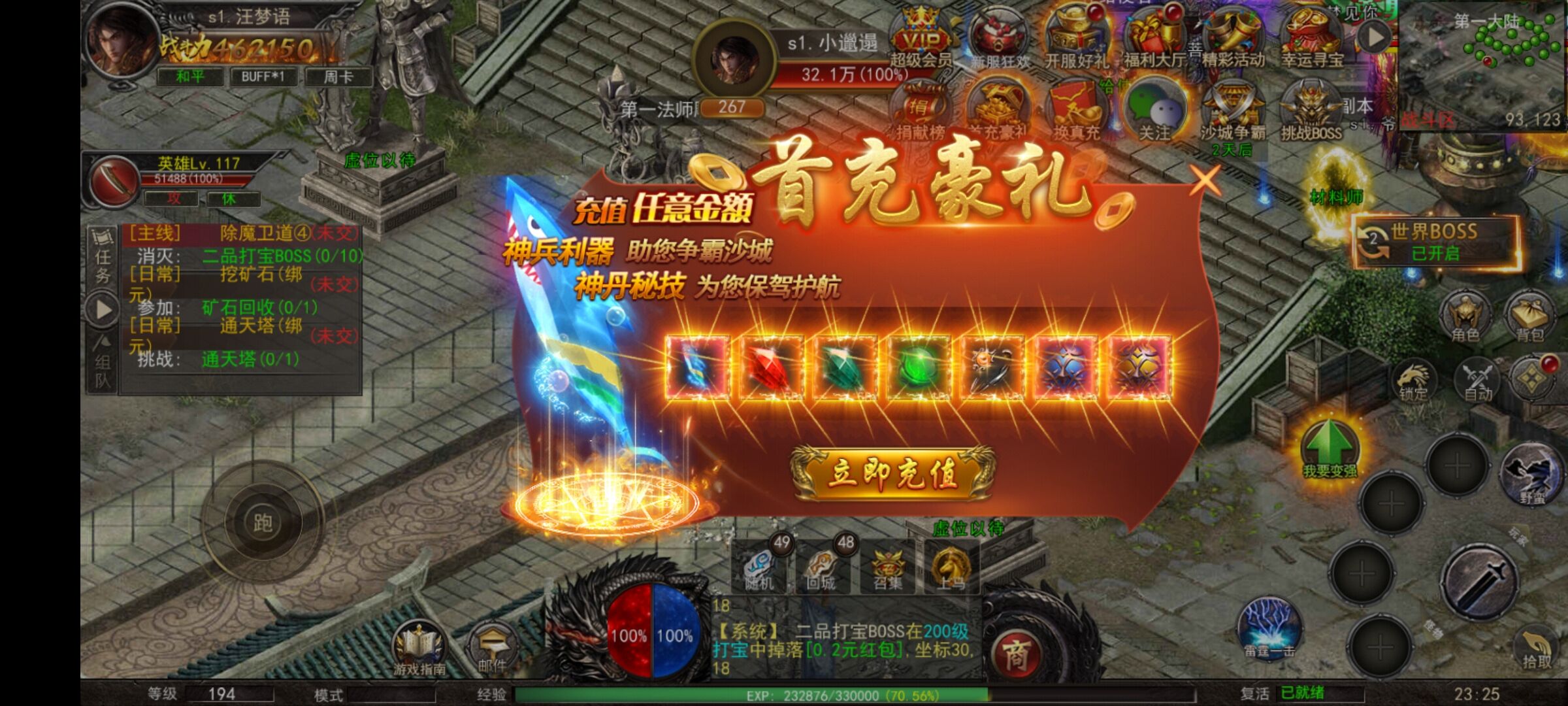This screenshot has width=1568, height=706.
Task: Open the 游戏指南 game guide
Action: (x=419, y=648)
